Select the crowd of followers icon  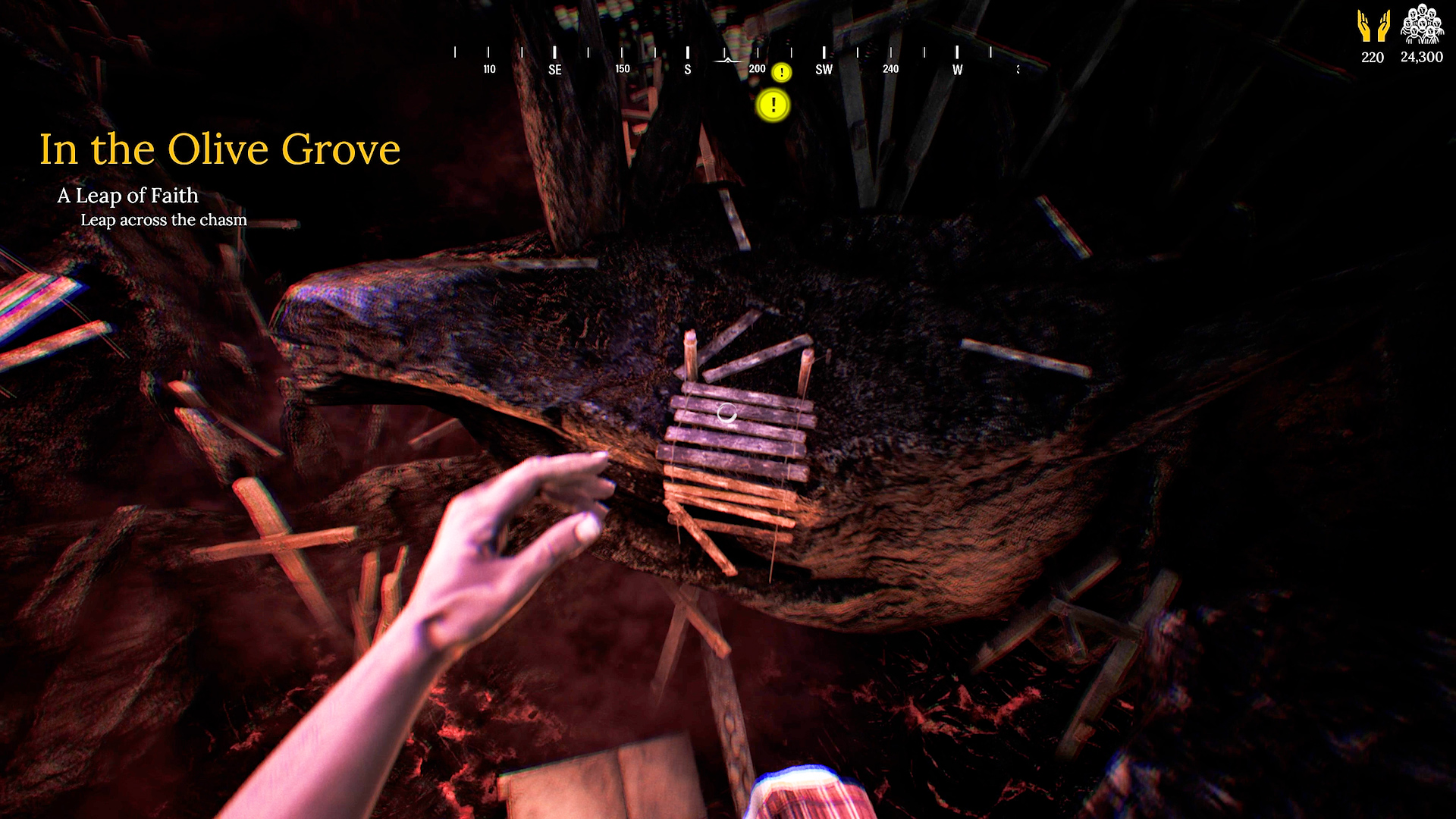[1423, 25]
